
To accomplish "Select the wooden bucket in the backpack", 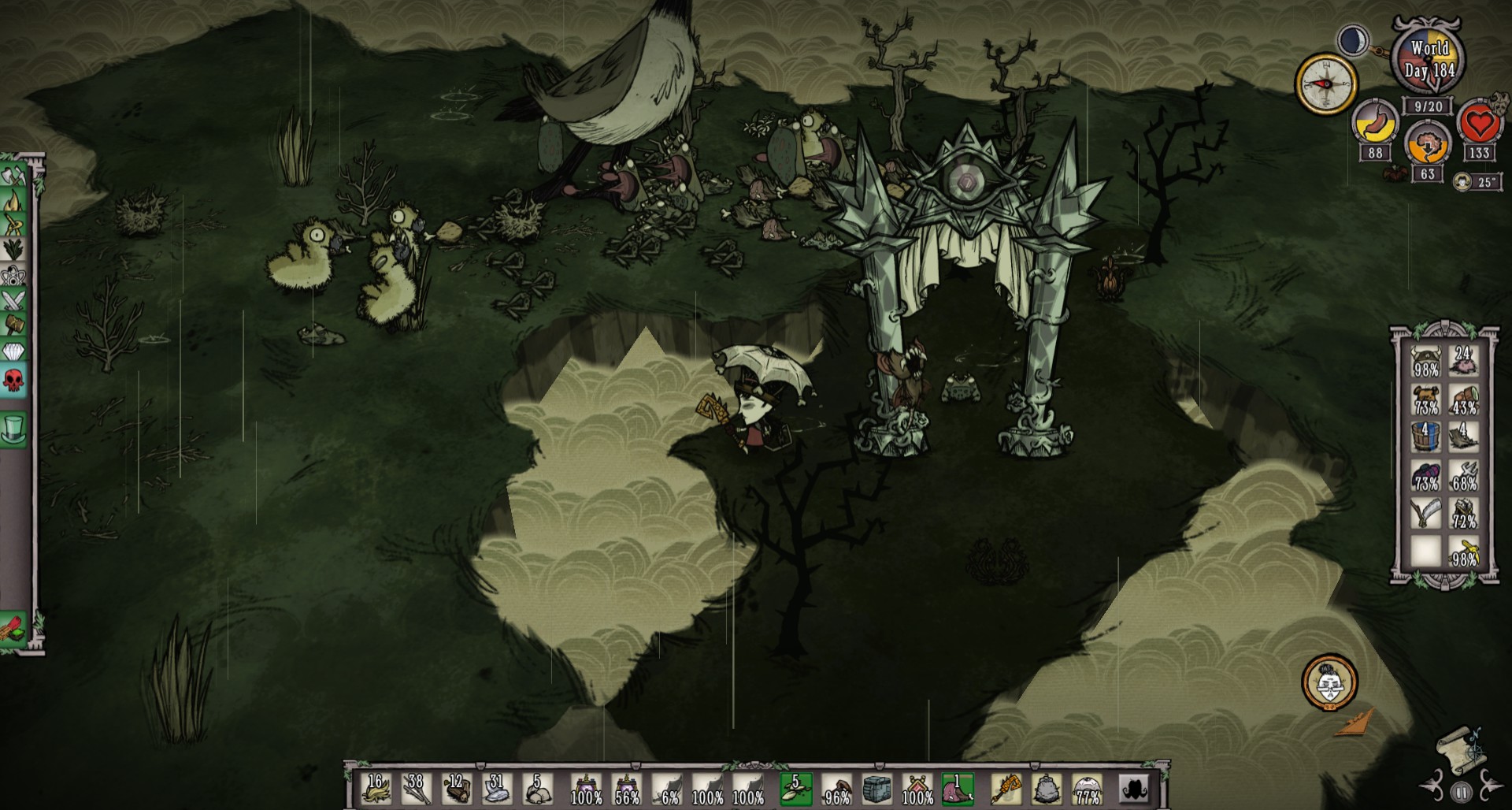I will (1426, 437).
